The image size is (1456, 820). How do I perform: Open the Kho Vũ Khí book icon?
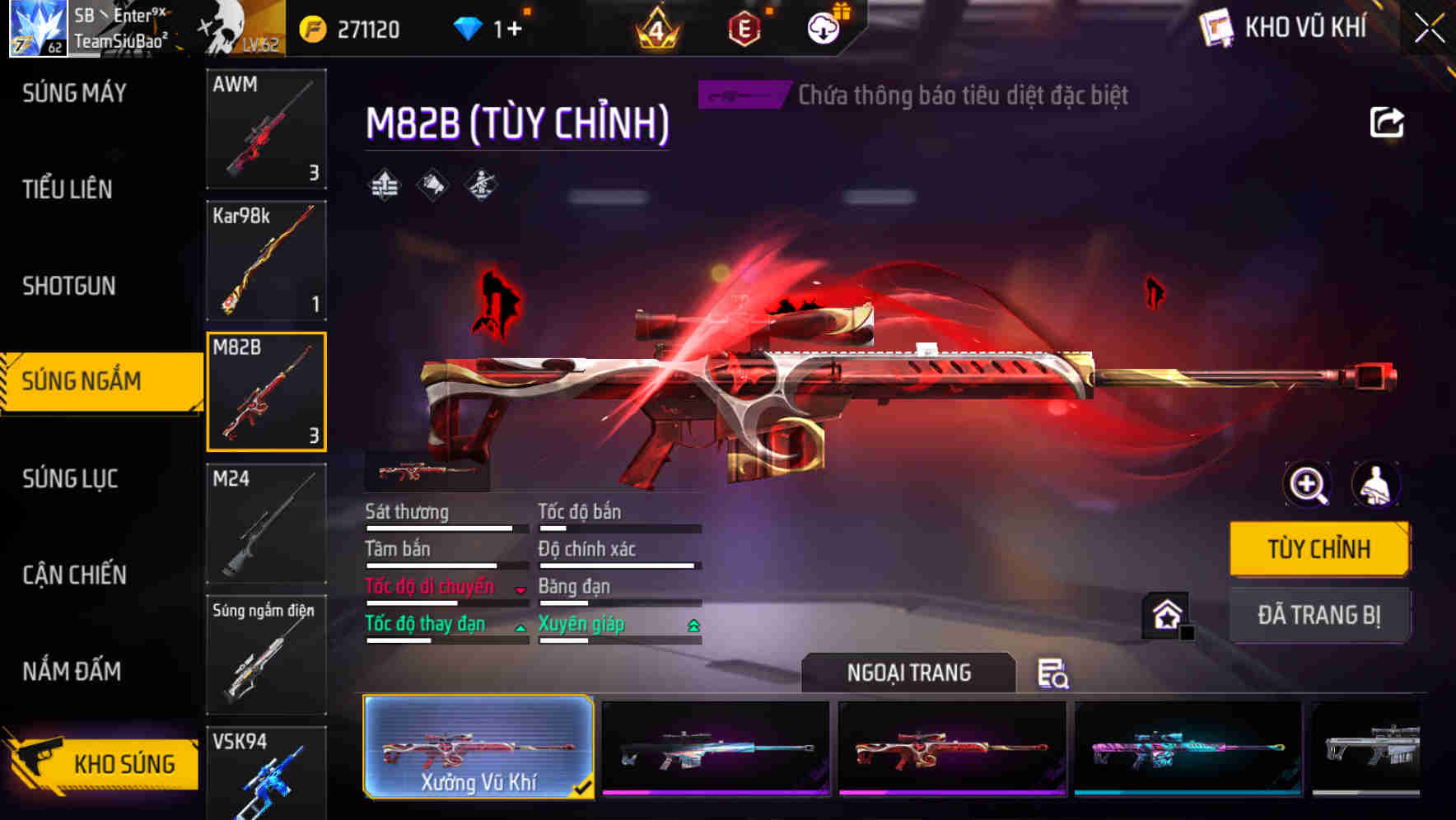point(1216,26)
